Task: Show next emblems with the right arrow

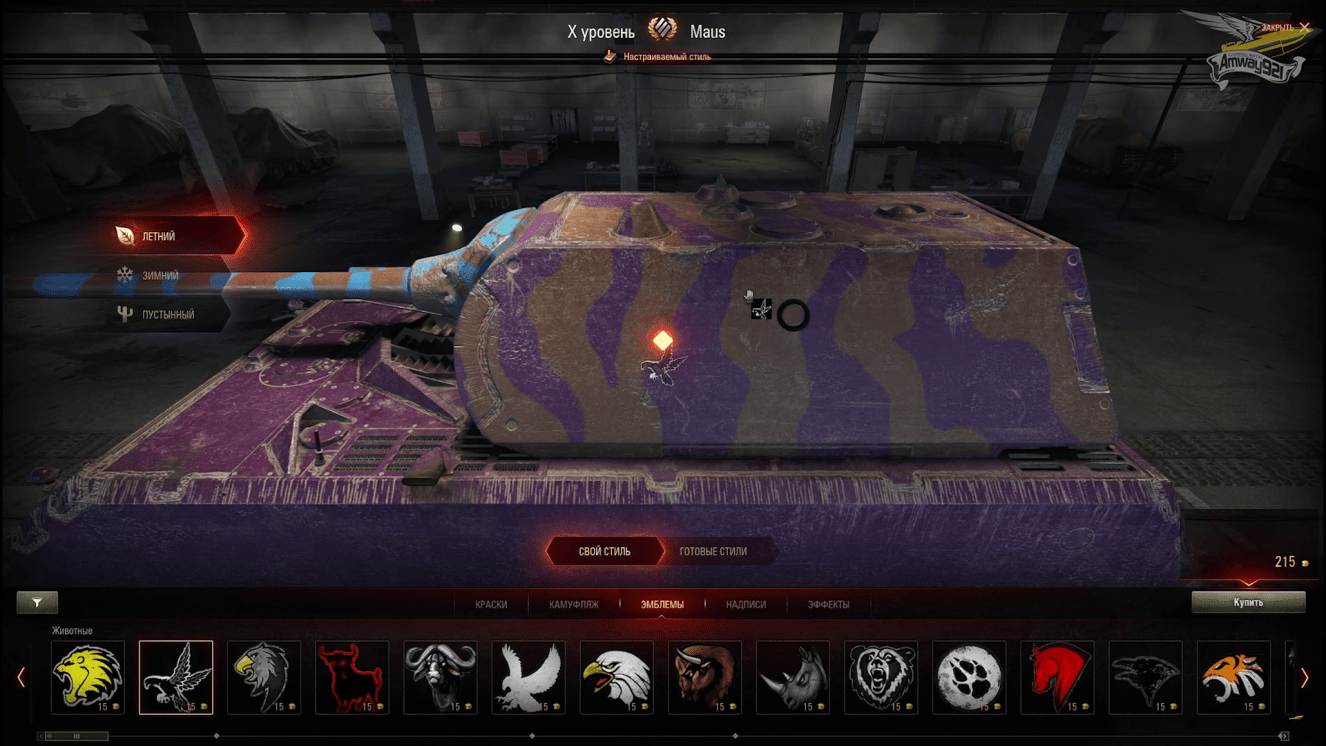Action: pos(1304,678)
